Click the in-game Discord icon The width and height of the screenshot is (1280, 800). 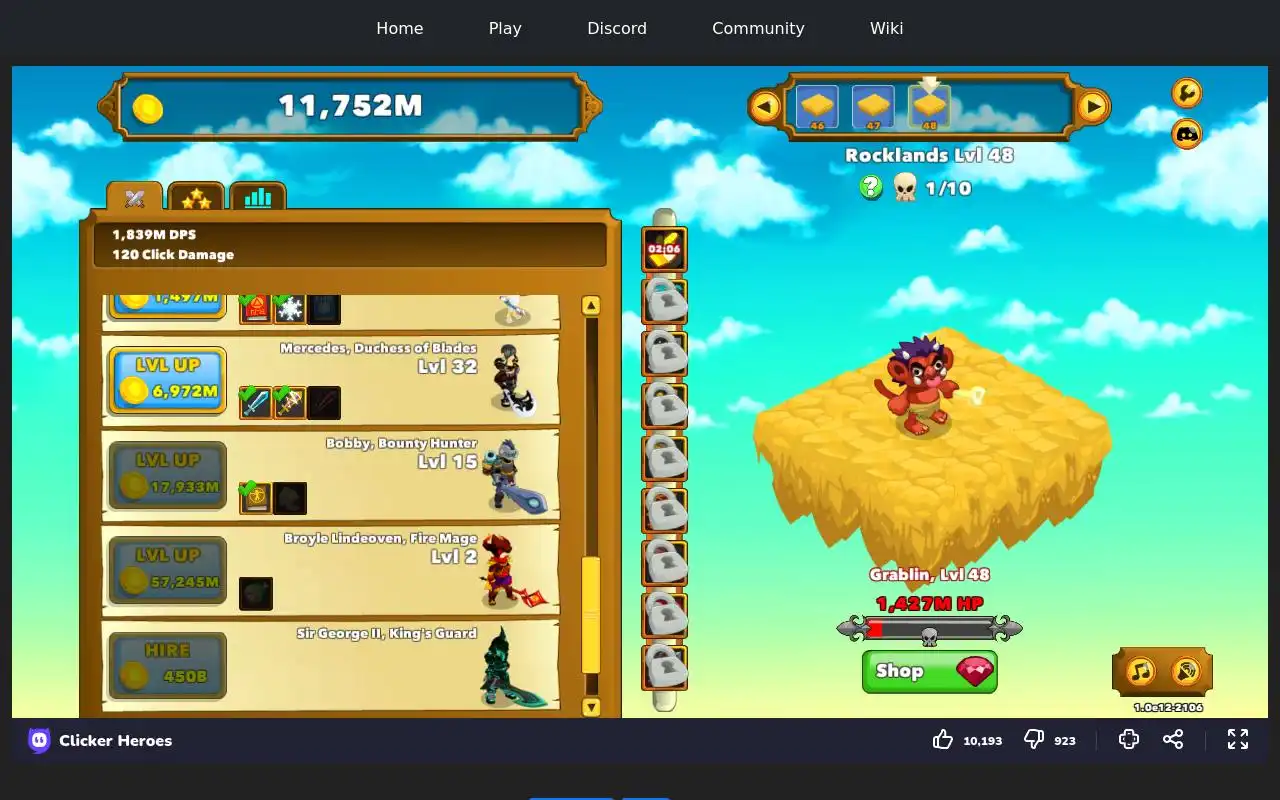[1186, 133]
